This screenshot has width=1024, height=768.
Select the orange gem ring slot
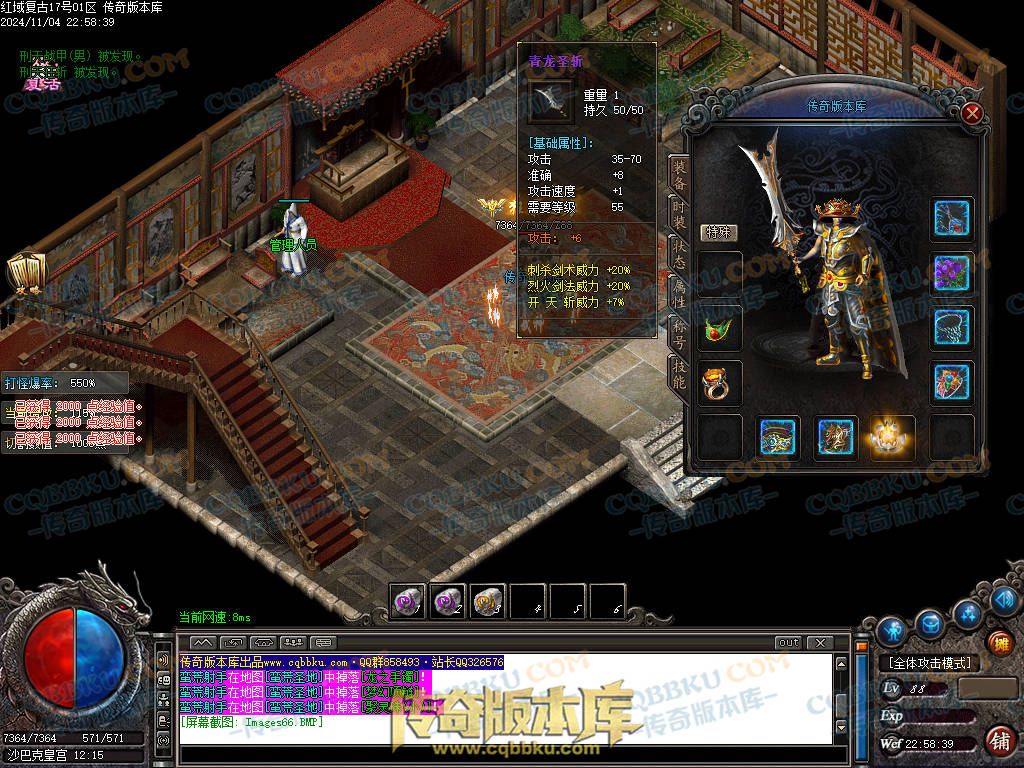pyautogui.click(x=720, y=383)
